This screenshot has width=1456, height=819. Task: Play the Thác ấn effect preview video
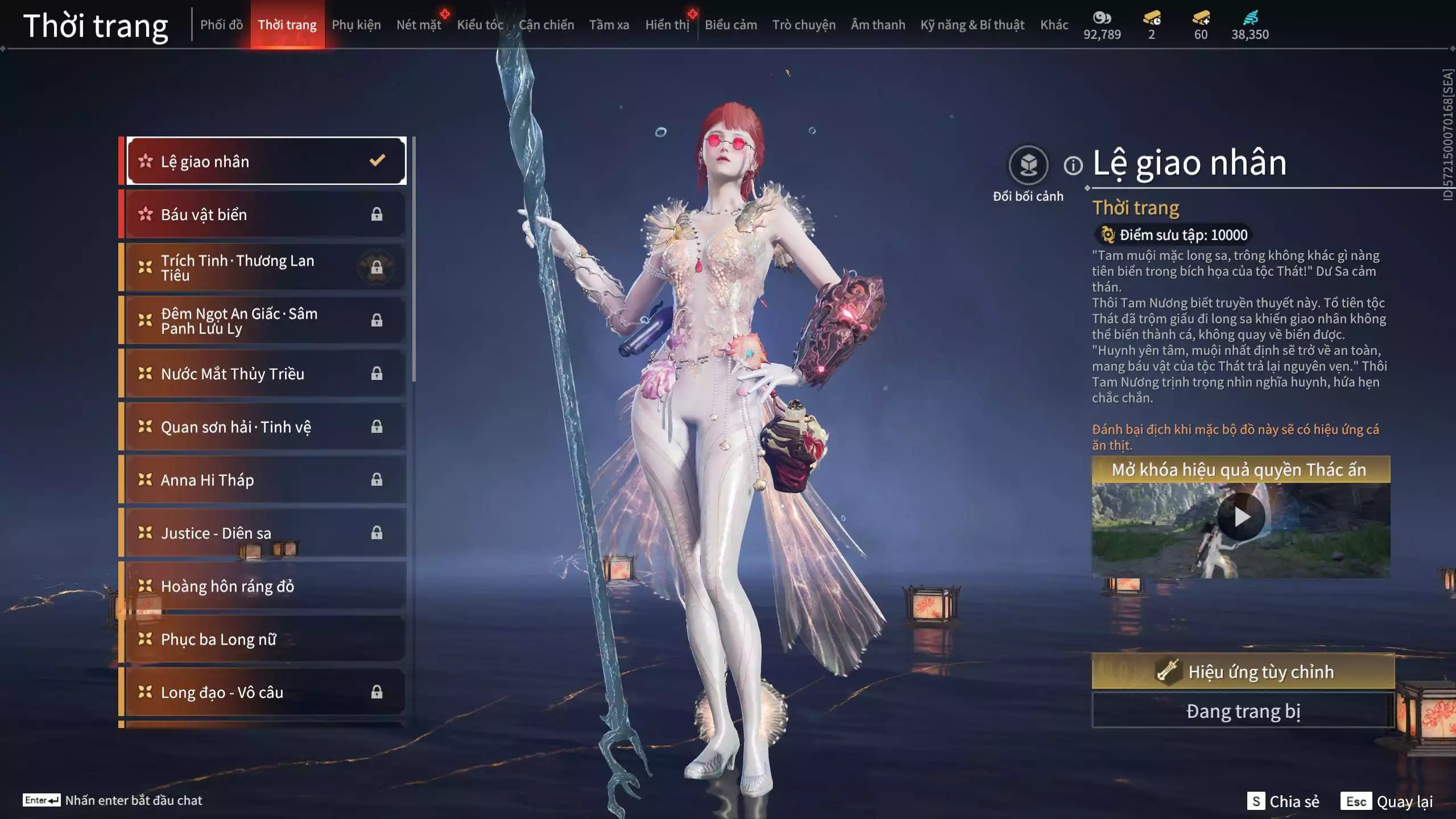[1241, 517]
